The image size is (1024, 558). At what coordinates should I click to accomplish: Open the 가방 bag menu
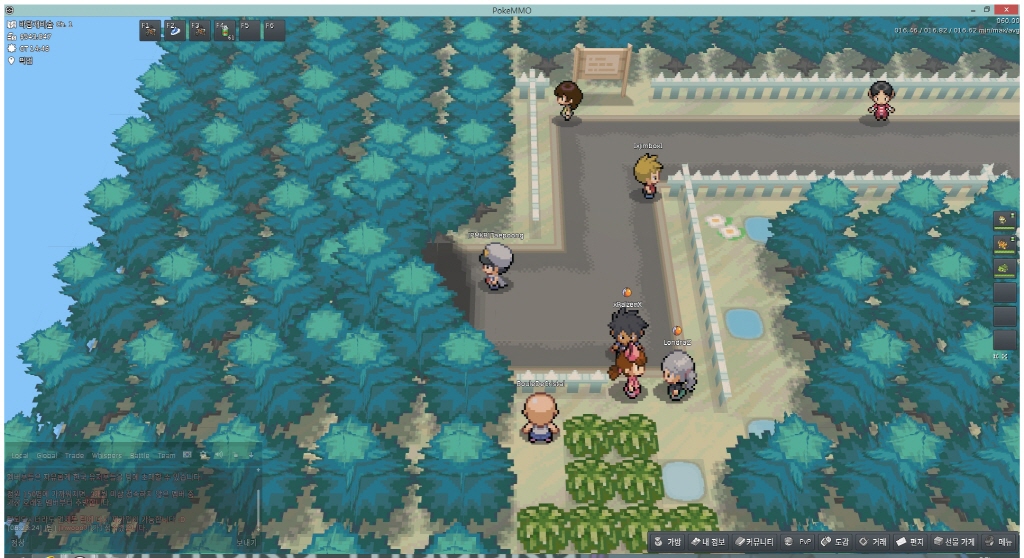(668, 542)
